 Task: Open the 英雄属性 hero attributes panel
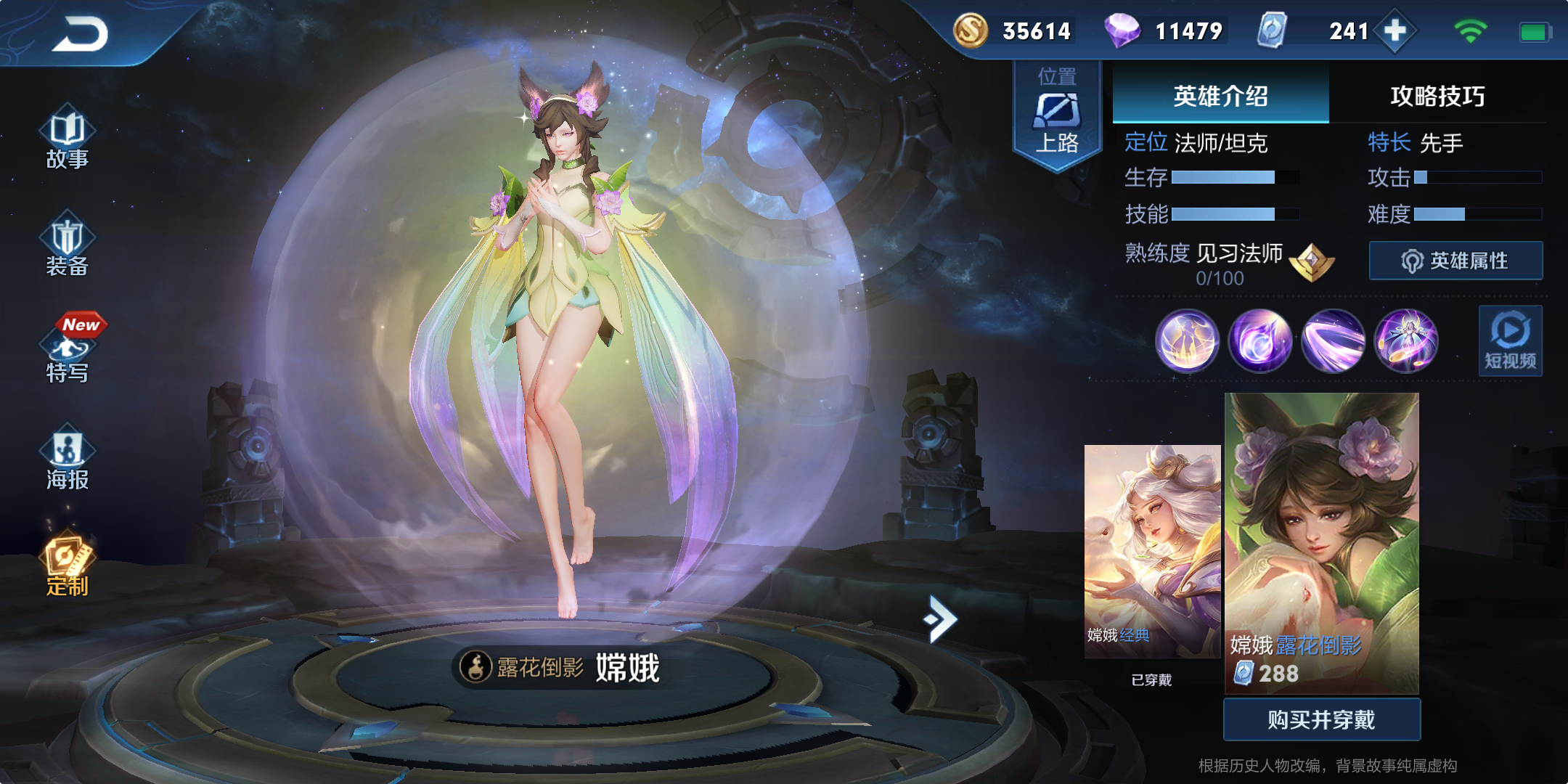(x=1455, y=259)
